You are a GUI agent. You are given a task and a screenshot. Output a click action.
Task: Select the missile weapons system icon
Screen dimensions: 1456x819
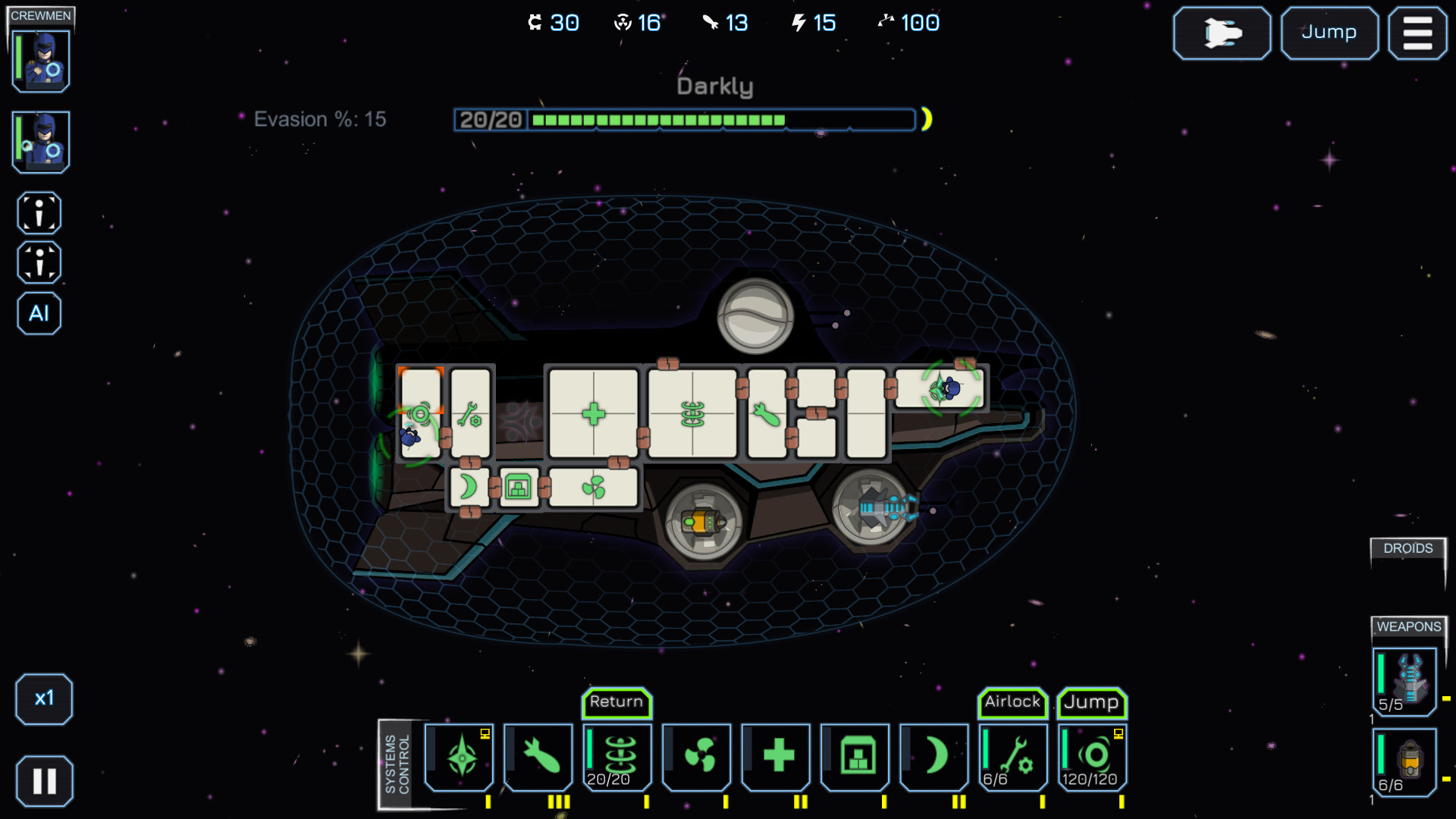(539, 757)
